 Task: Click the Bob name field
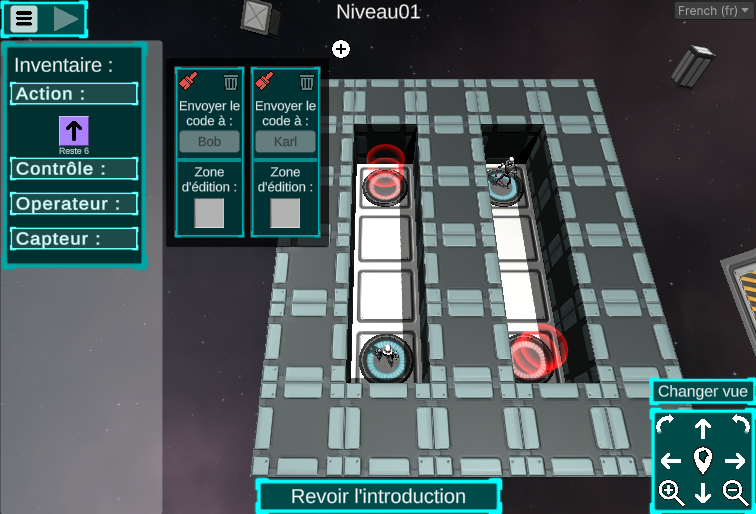pos(209,141)
